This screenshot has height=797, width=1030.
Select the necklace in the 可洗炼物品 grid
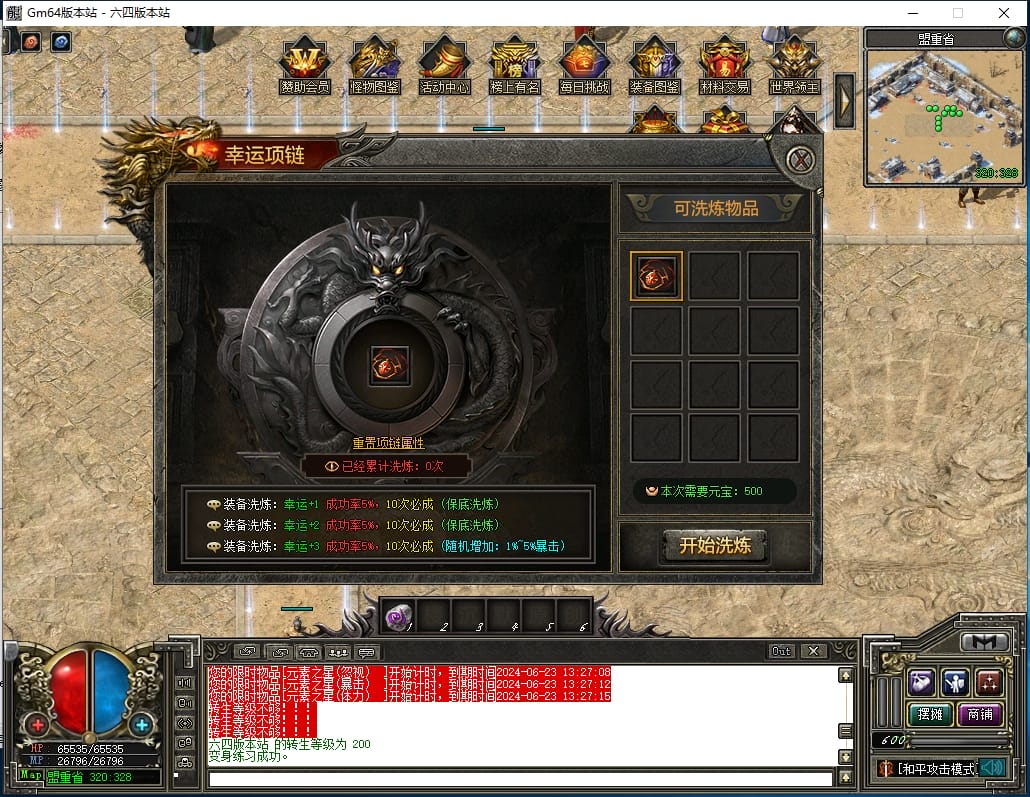point(656,276)
